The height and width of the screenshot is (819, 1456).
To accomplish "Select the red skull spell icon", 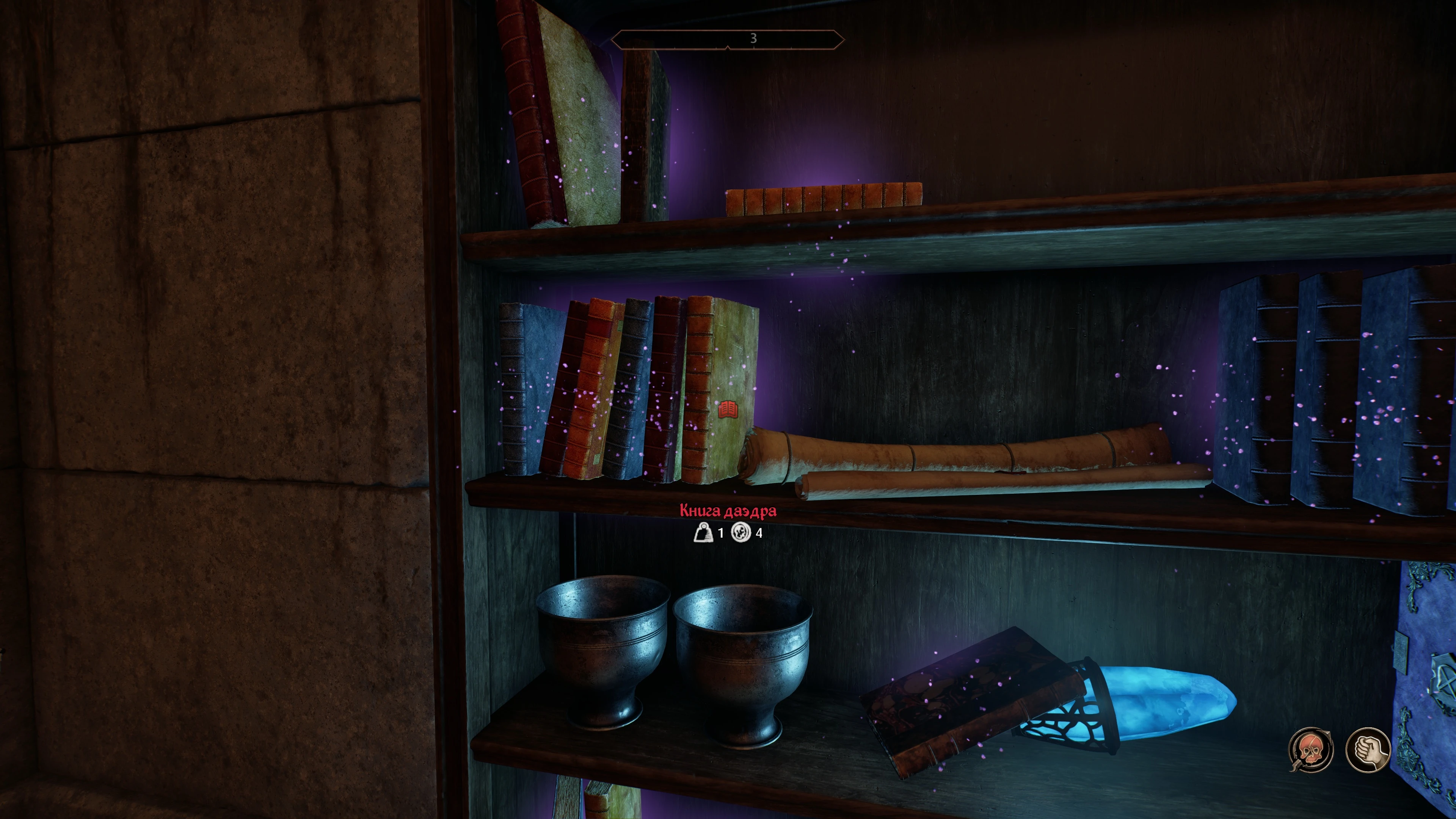I will (1310, 750).
